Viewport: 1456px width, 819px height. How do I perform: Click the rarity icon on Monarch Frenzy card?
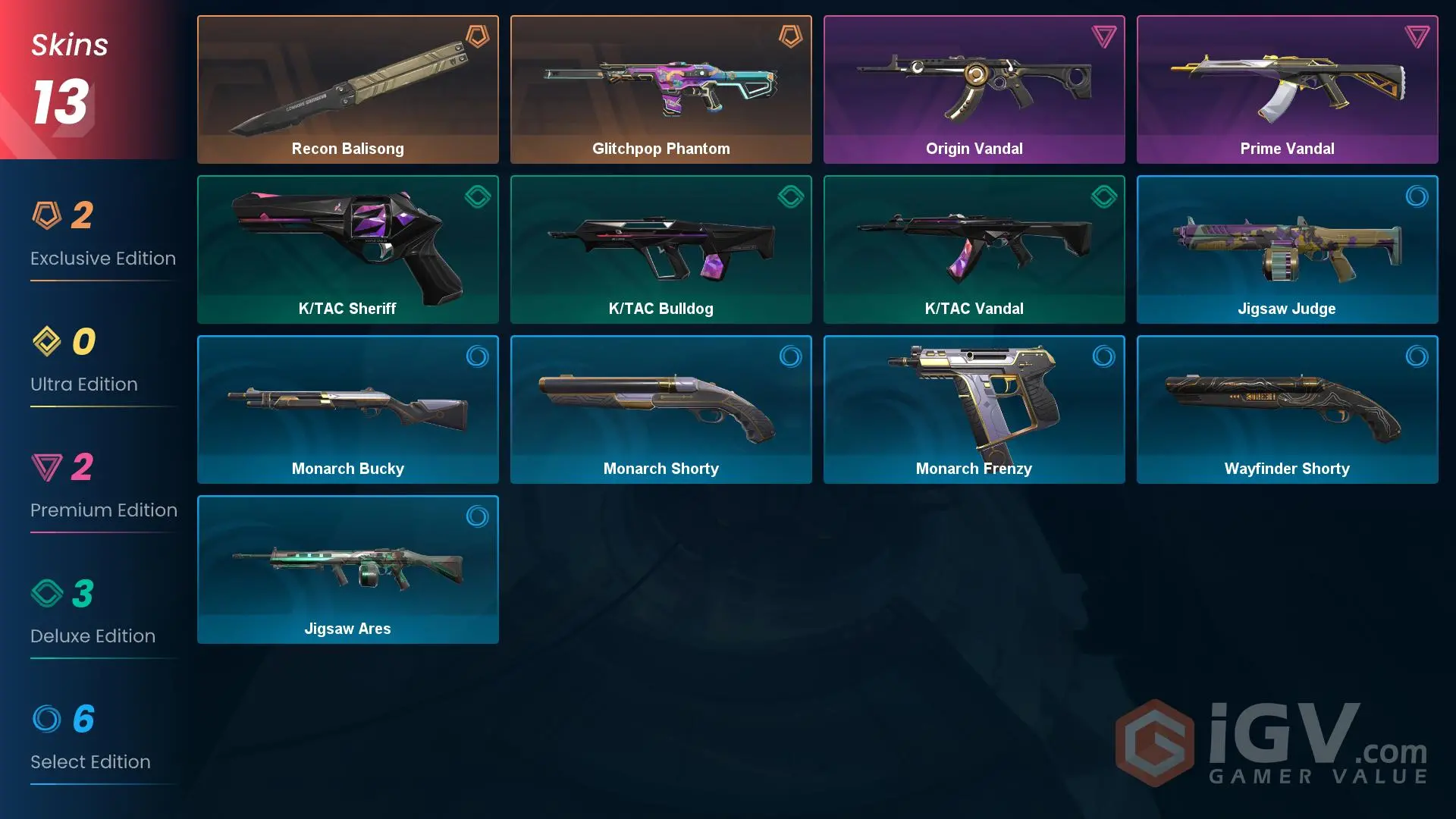[x=1103, y=356]
